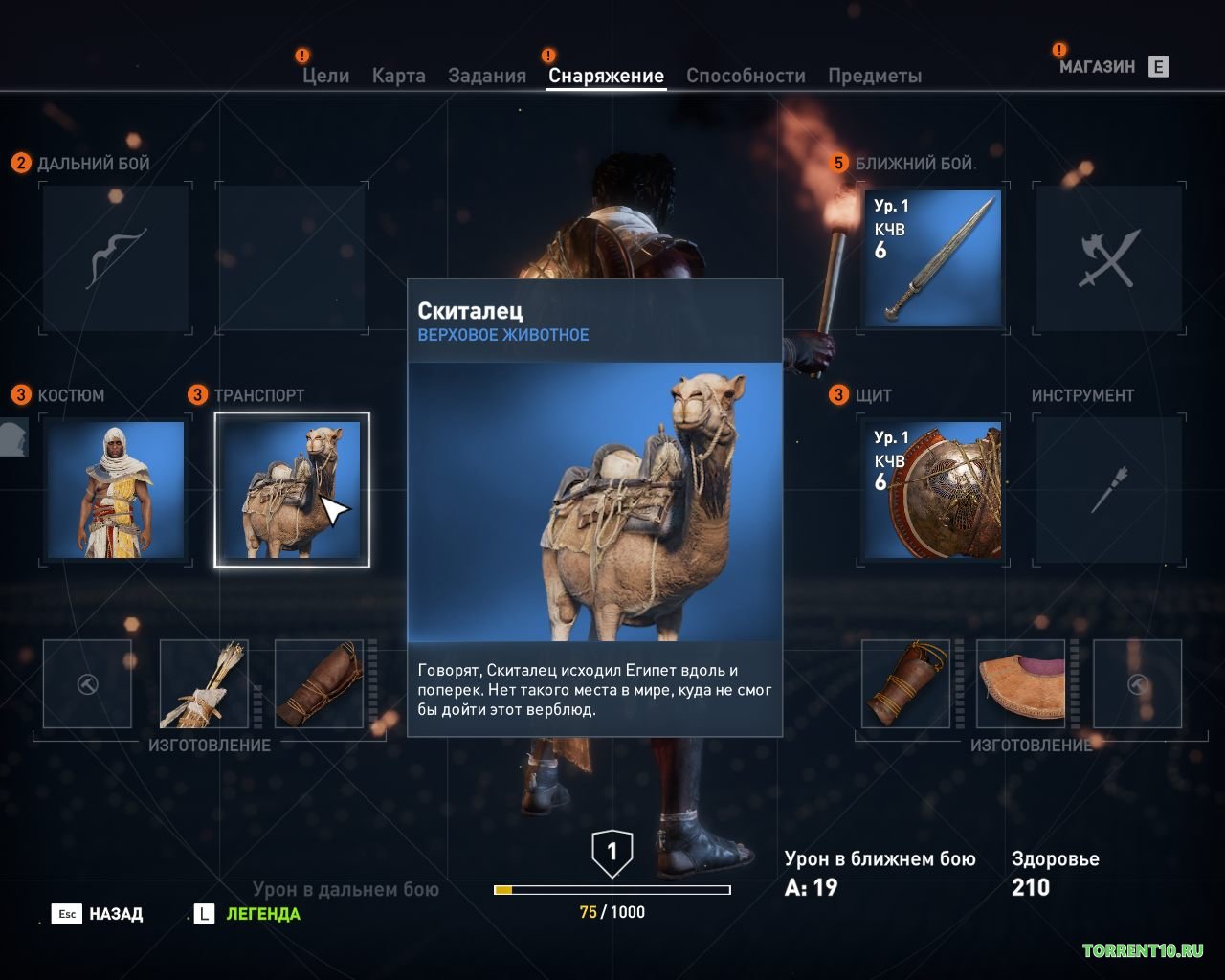The height and width of the screenshot is (980, 1225).
Task: Open the Предметы tab
Action: pos(875,76)
